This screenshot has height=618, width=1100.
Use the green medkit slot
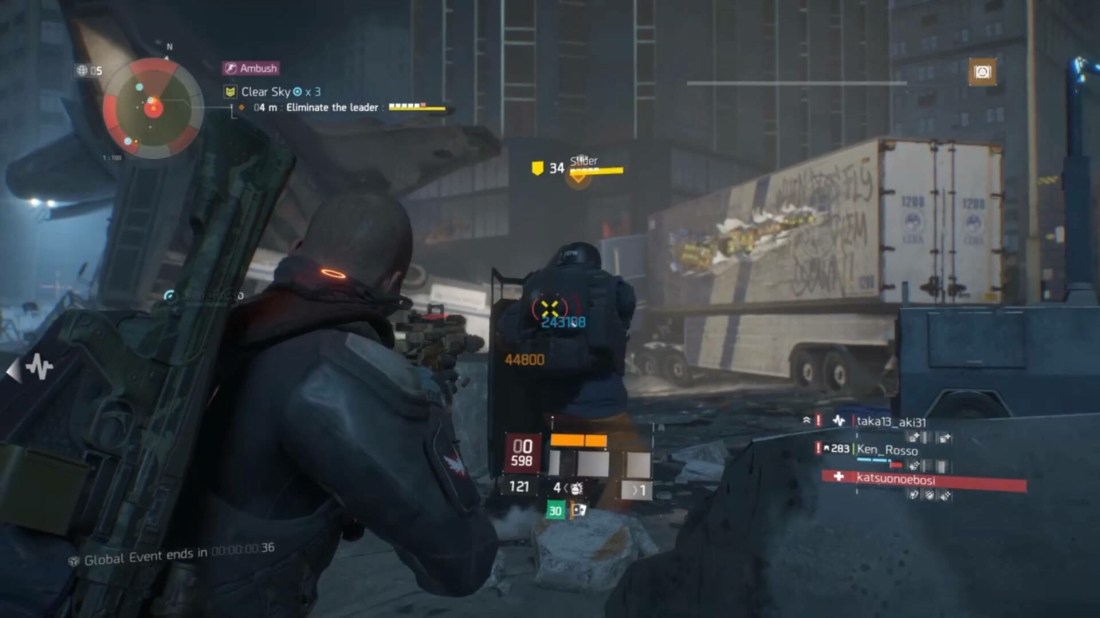[555, 510]
